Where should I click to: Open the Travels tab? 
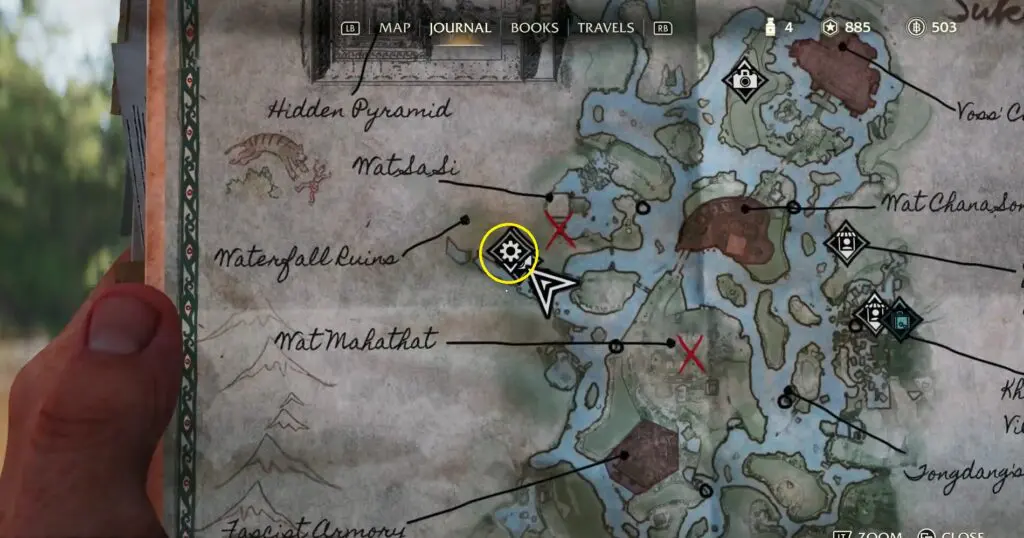[605, 28]
